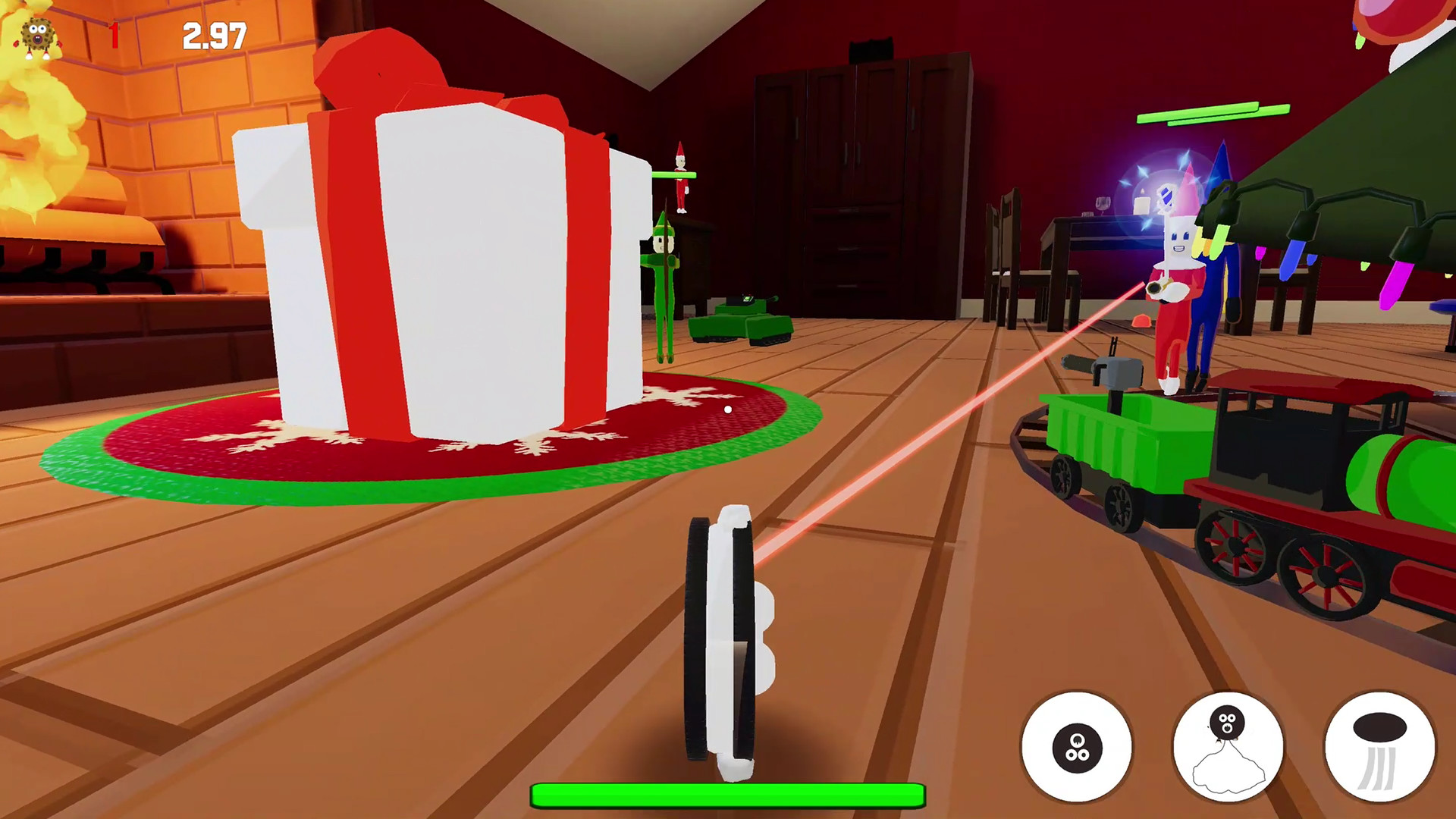The width and height of the screenshot is (1456, 819).
Task: Click the 2.97 timer display
Action: pyautogui.click(x=215, y=34)
